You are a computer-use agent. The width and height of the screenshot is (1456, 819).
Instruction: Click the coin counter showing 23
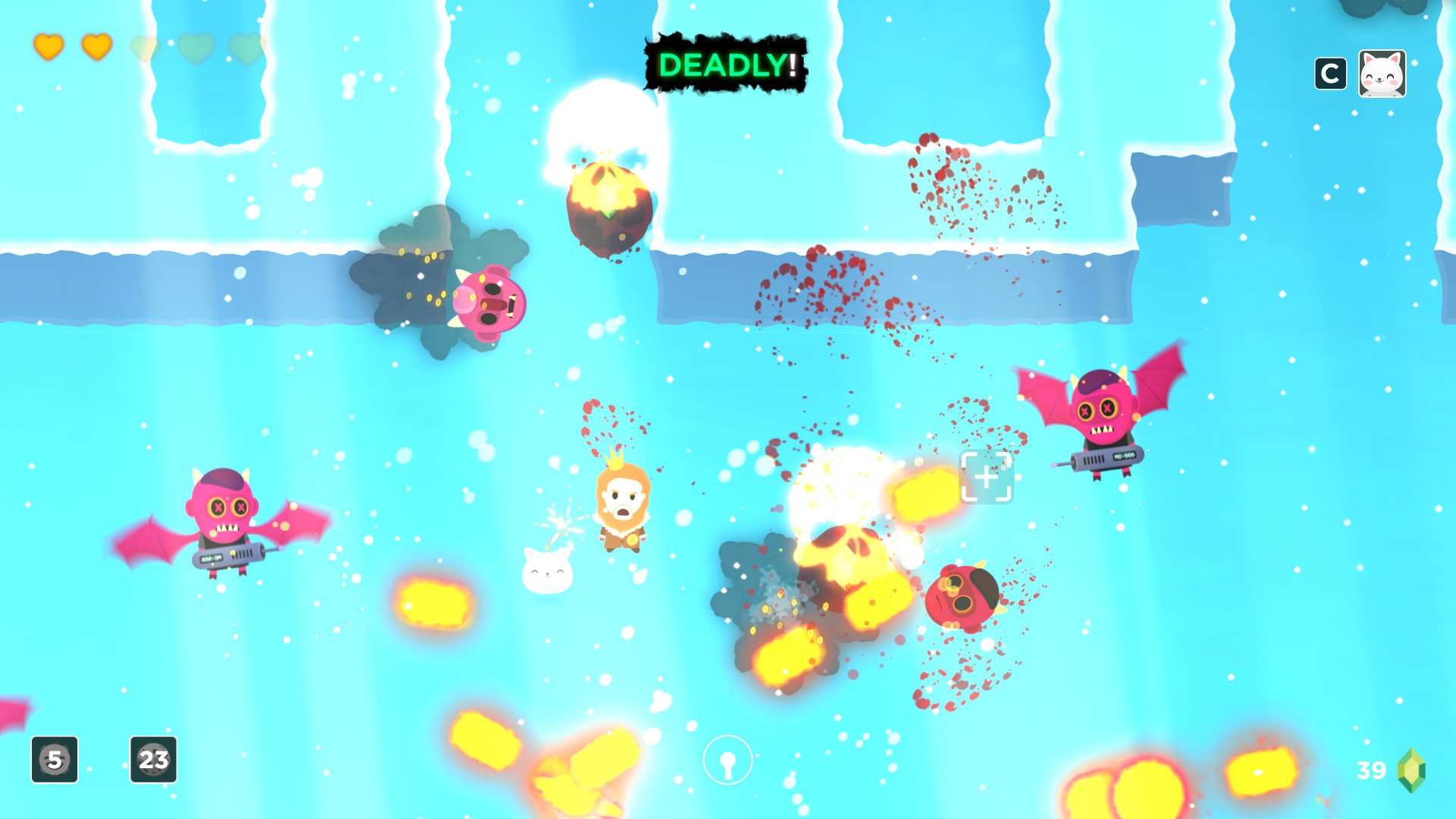point(152,761)
